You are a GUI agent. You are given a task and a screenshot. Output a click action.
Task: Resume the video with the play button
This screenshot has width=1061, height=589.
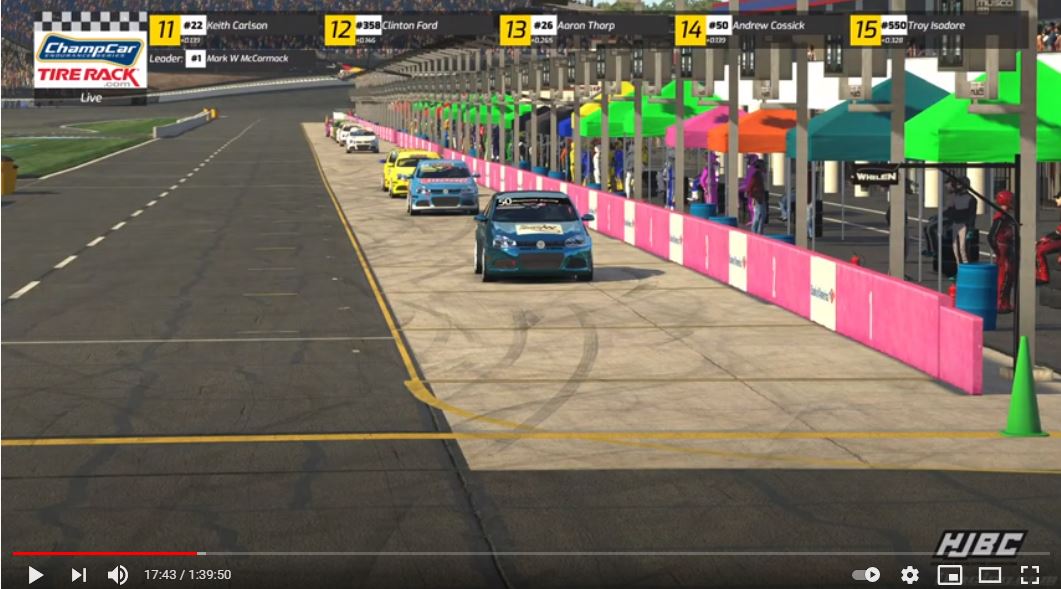pyautogui.click(x=35, y=575)
